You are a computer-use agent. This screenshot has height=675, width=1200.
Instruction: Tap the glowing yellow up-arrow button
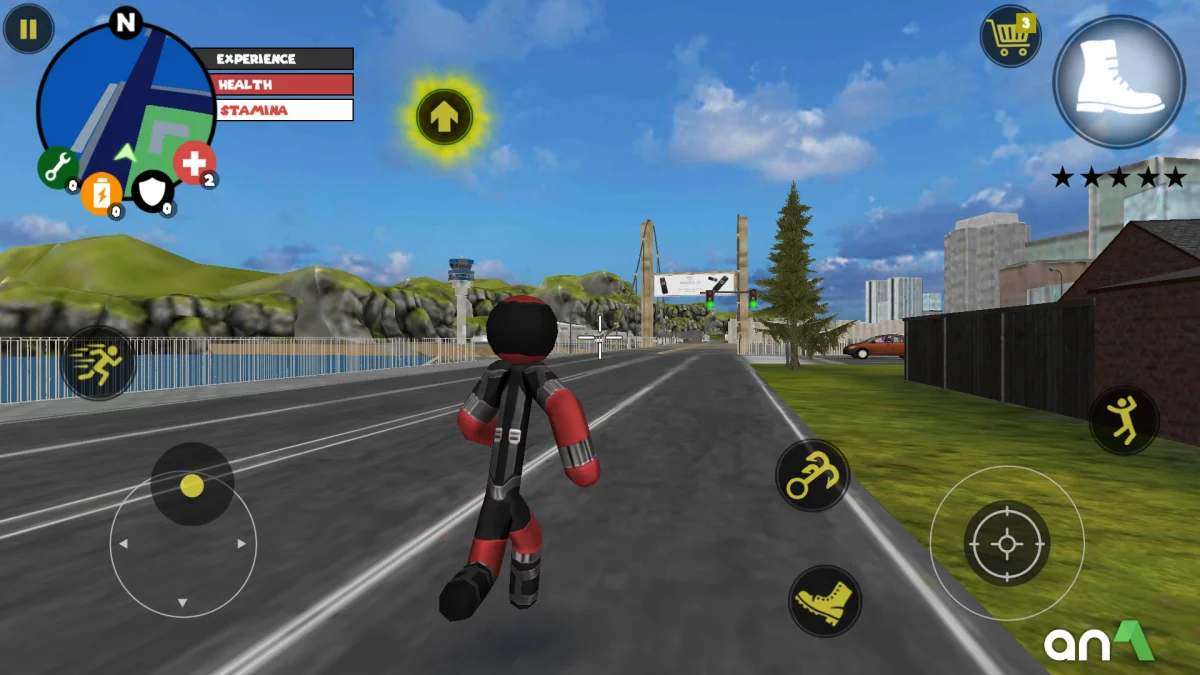[x=444, y=117]
